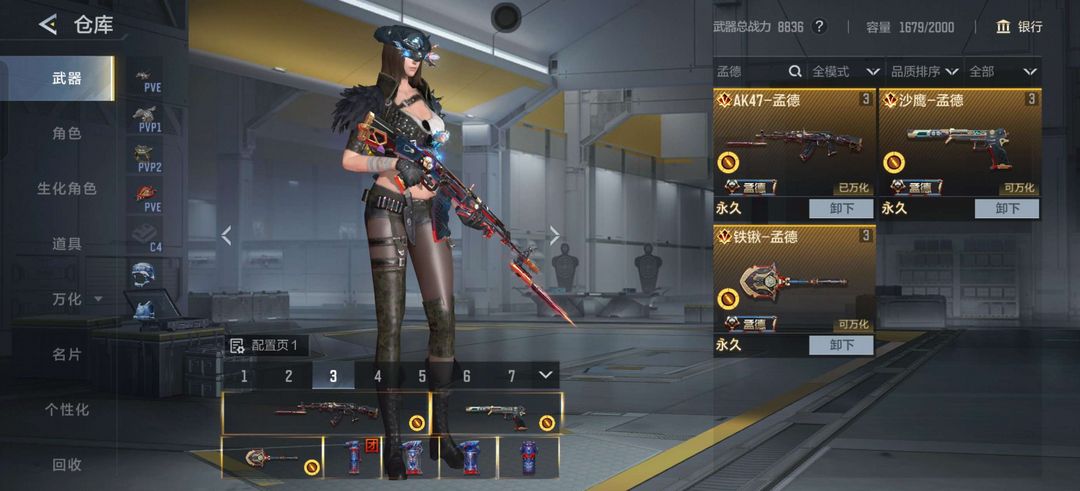Click the question mark next to 武器总战力
1080x491 pixels.
click(819, 27)
